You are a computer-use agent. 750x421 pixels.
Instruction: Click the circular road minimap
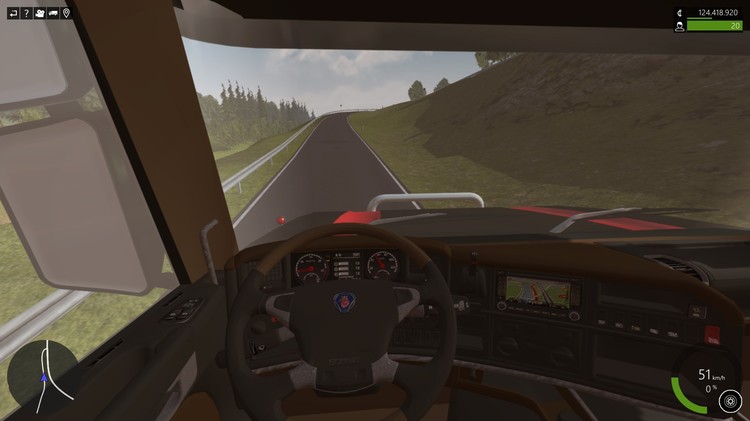click(43, 375)
